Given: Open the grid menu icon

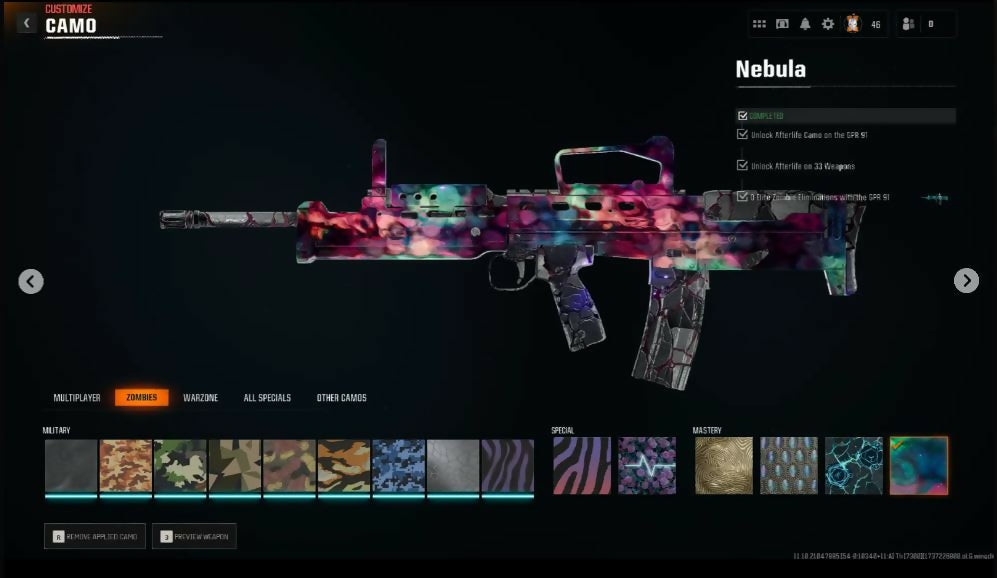Looking at the screenshot, I should click(759, 24).
